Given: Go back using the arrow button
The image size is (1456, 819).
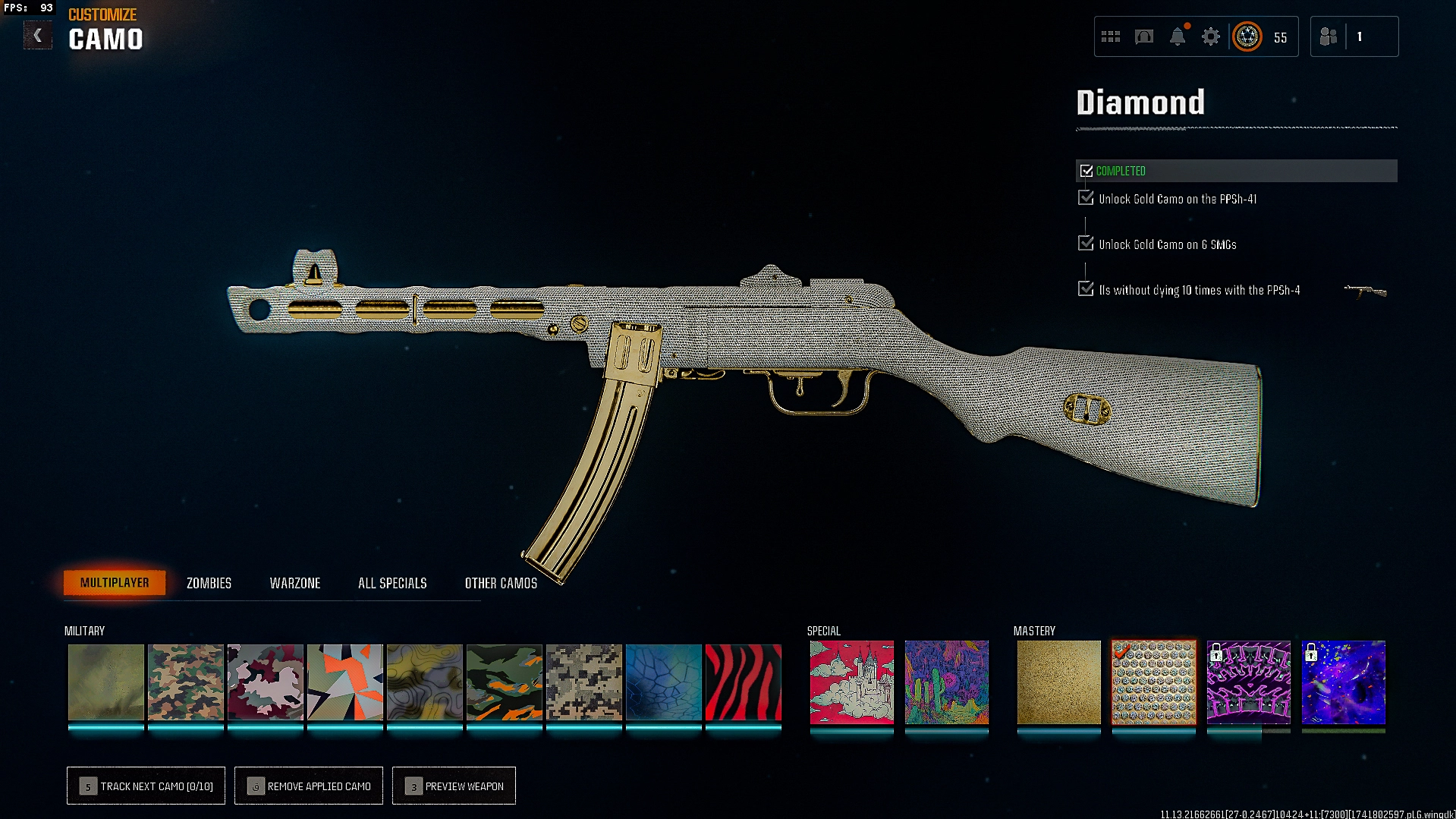Looking at the screenshot, I should (x=37, y=36).
